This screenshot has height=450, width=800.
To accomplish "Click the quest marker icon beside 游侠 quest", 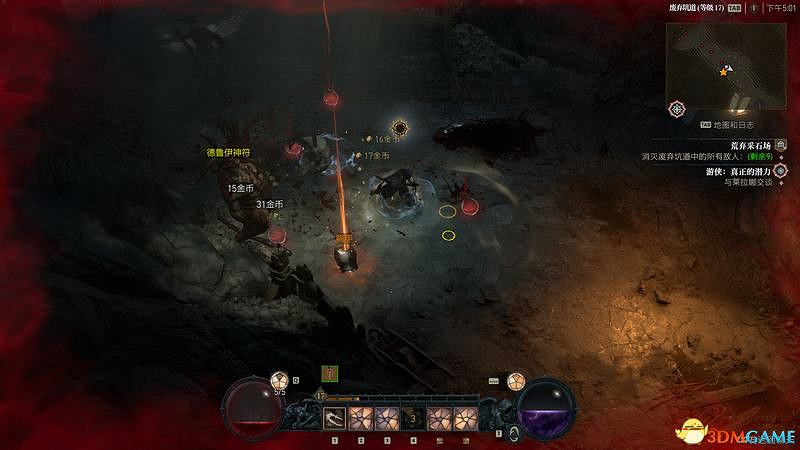I will (780, 171).
